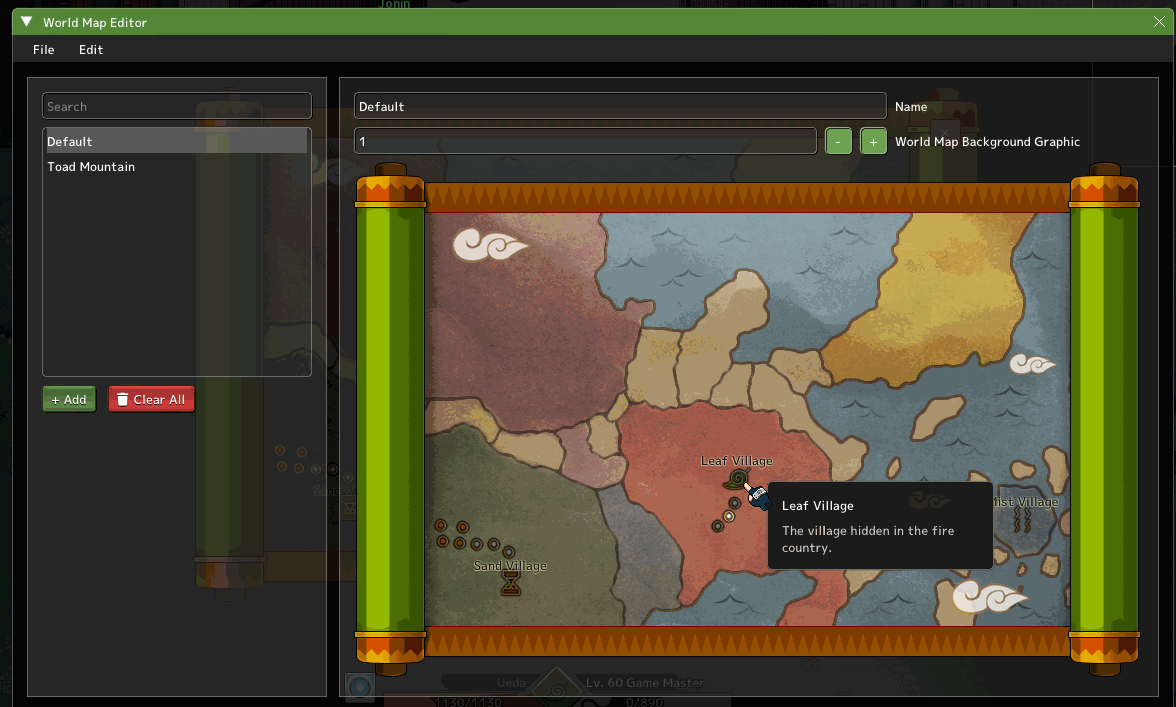Select the Default map entry

point(175,142)
